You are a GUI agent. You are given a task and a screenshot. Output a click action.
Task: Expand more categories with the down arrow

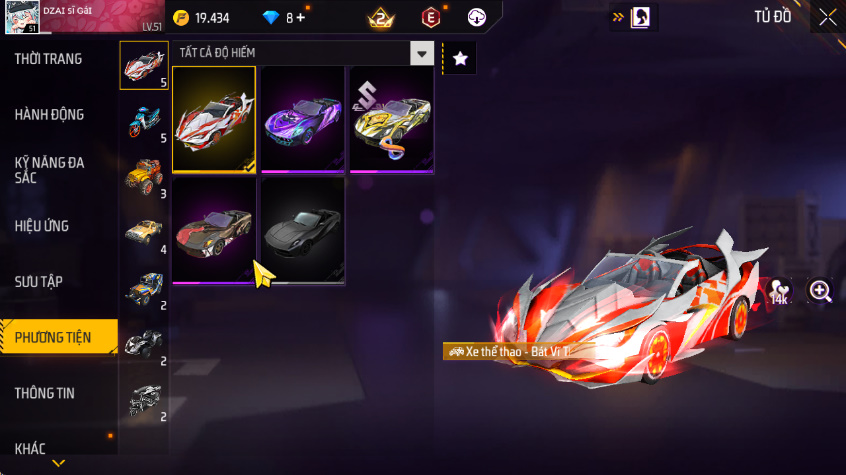pos(58,463)
